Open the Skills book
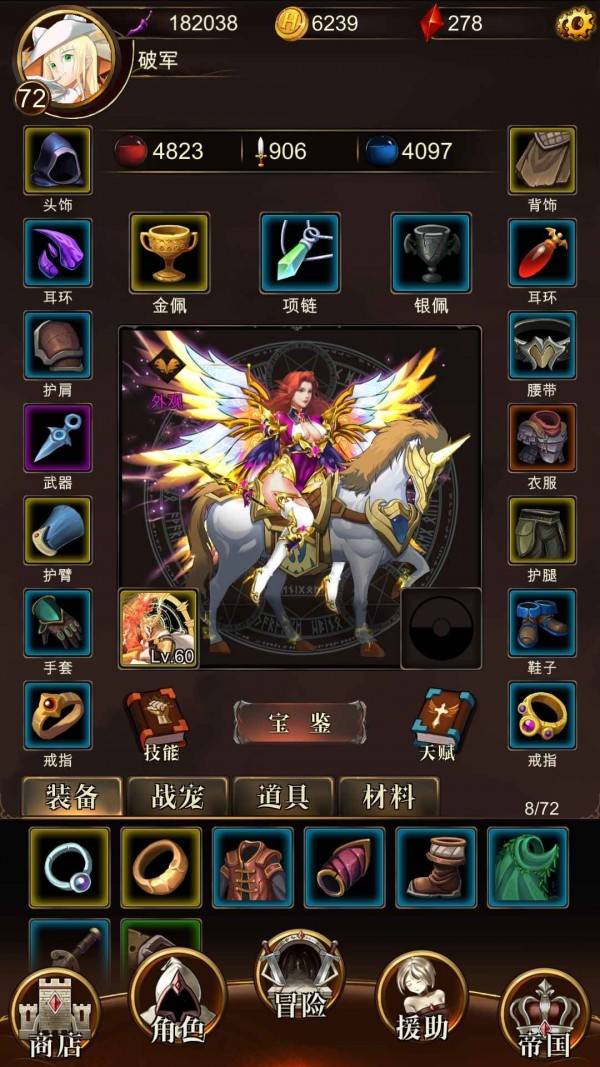The width and height of the screenshot is (600, 1067). 156,722
